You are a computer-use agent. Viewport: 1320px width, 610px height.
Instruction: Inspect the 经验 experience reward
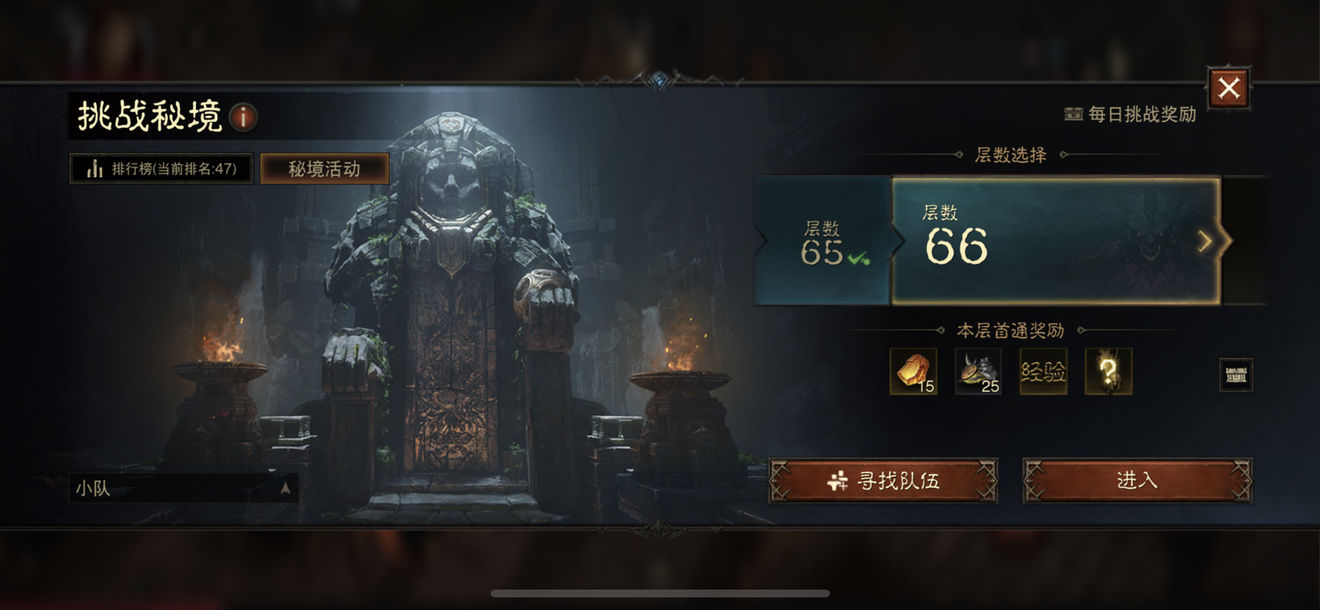coord(1043,371)
